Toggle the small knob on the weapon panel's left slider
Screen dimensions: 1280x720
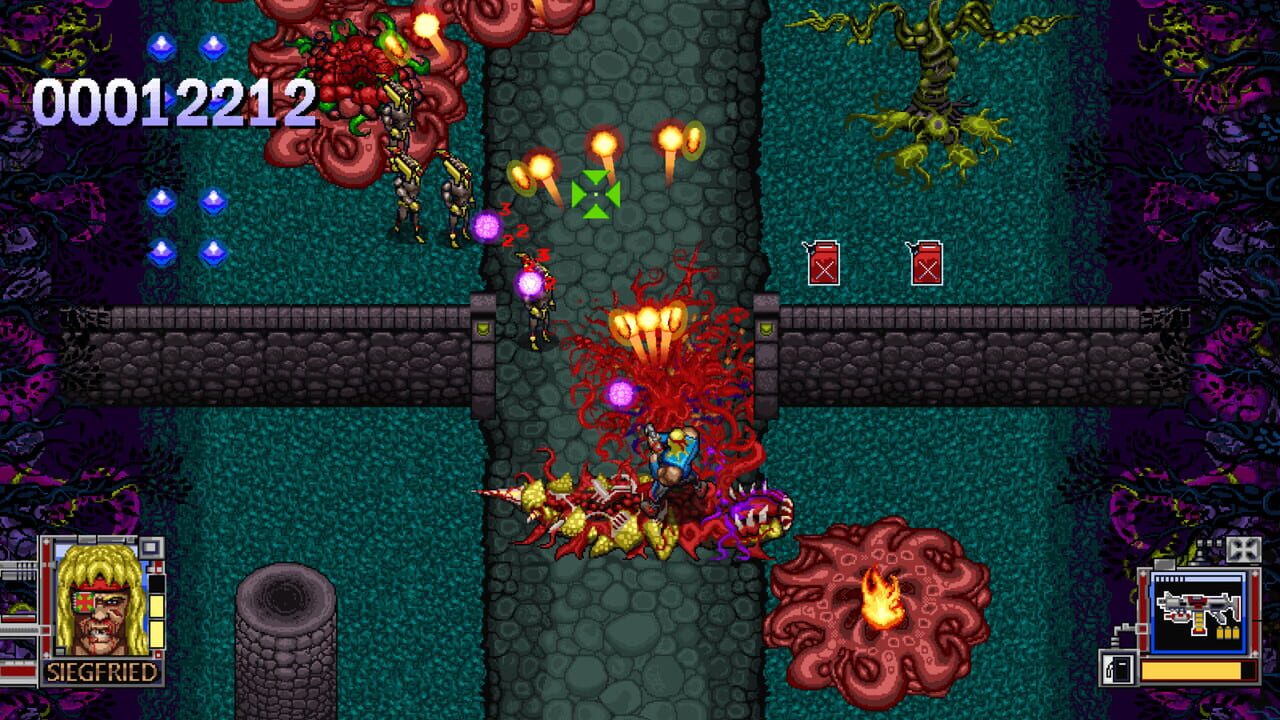(x=1142, y=629)
